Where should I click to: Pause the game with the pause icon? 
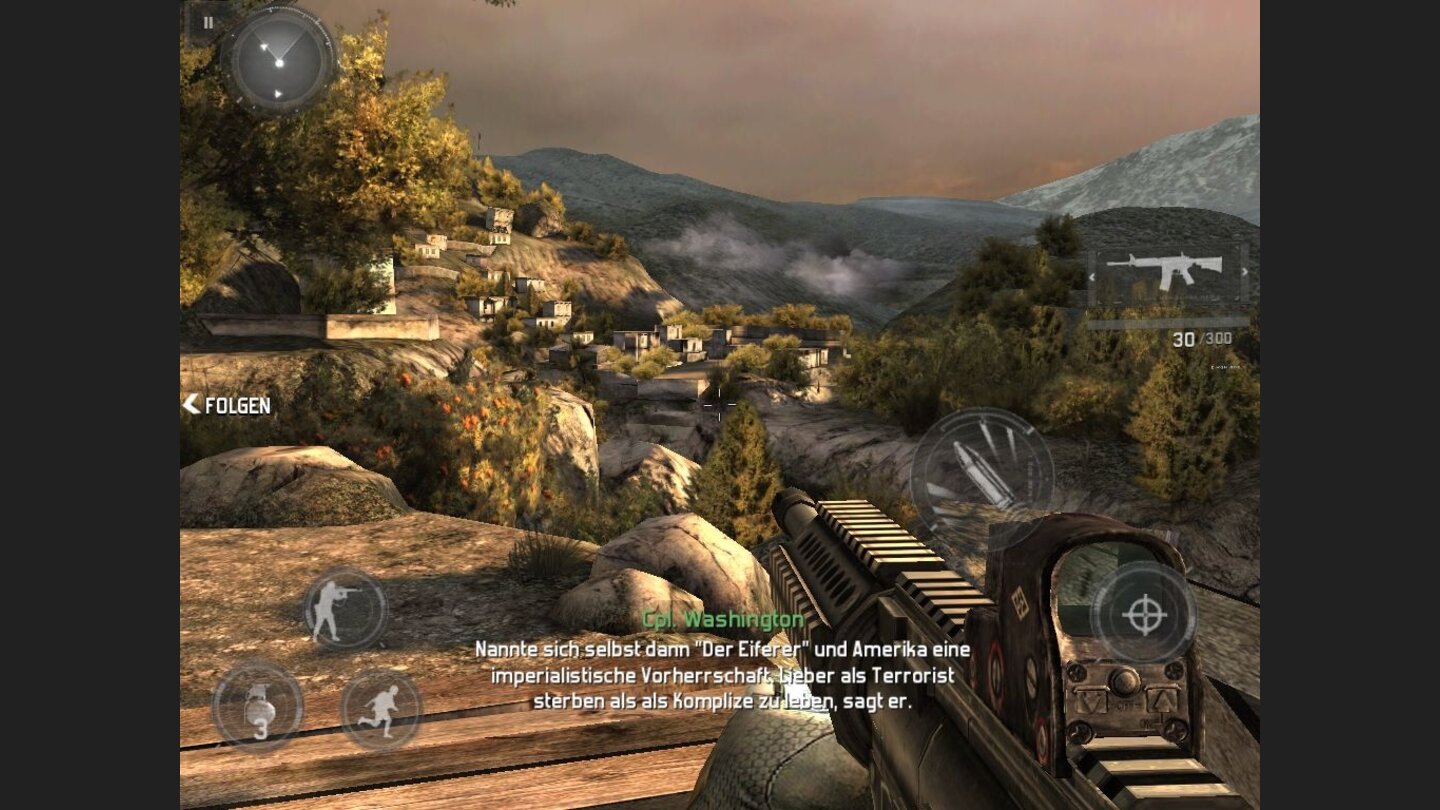(209, 23)
